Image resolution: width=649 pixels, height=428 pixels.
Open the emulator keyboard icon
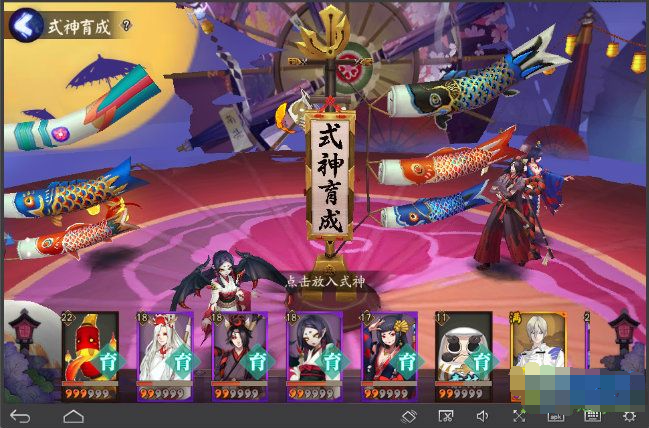(592, 415)
